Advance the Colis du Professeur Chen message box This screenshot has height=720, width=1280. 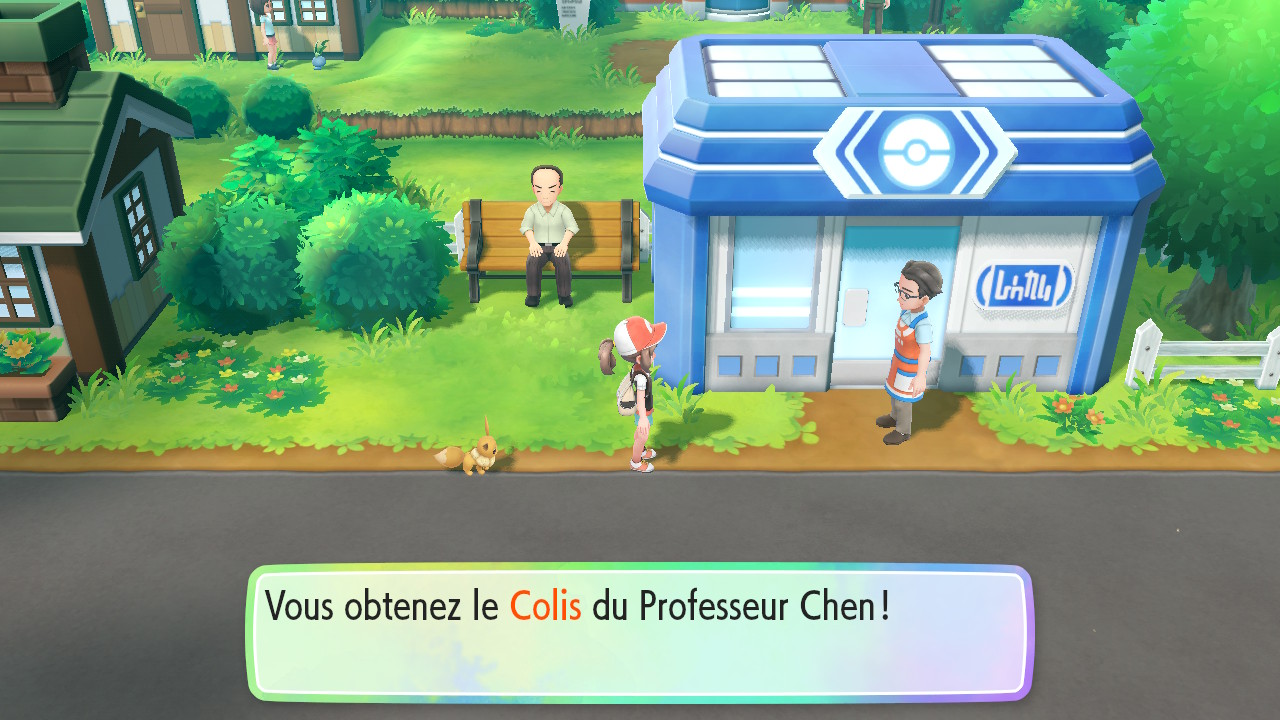pos(639,633)
